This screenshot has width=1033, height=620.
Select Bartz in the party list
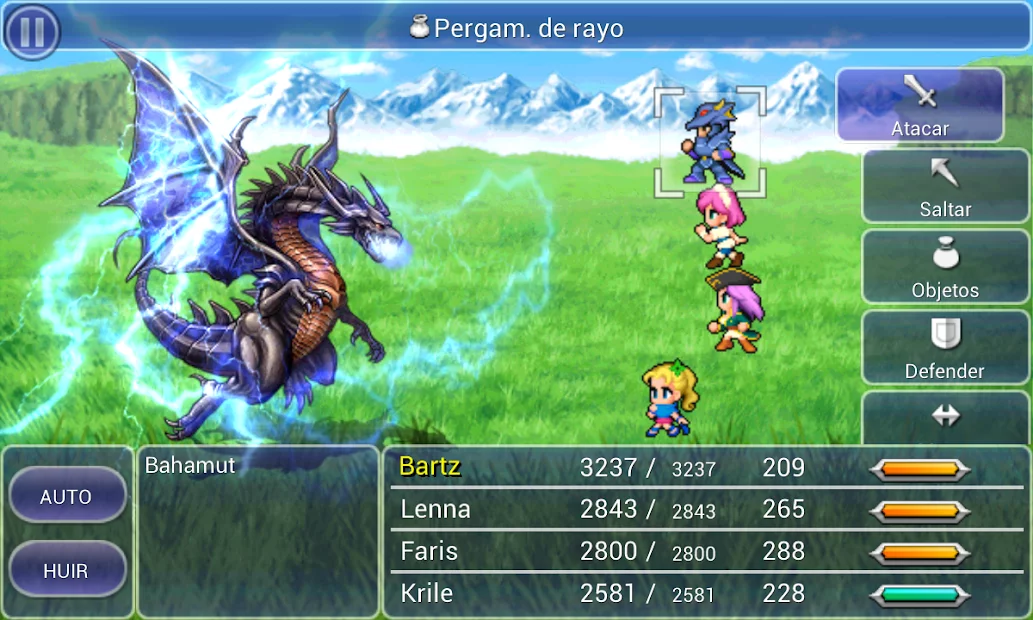coord(430,467)
